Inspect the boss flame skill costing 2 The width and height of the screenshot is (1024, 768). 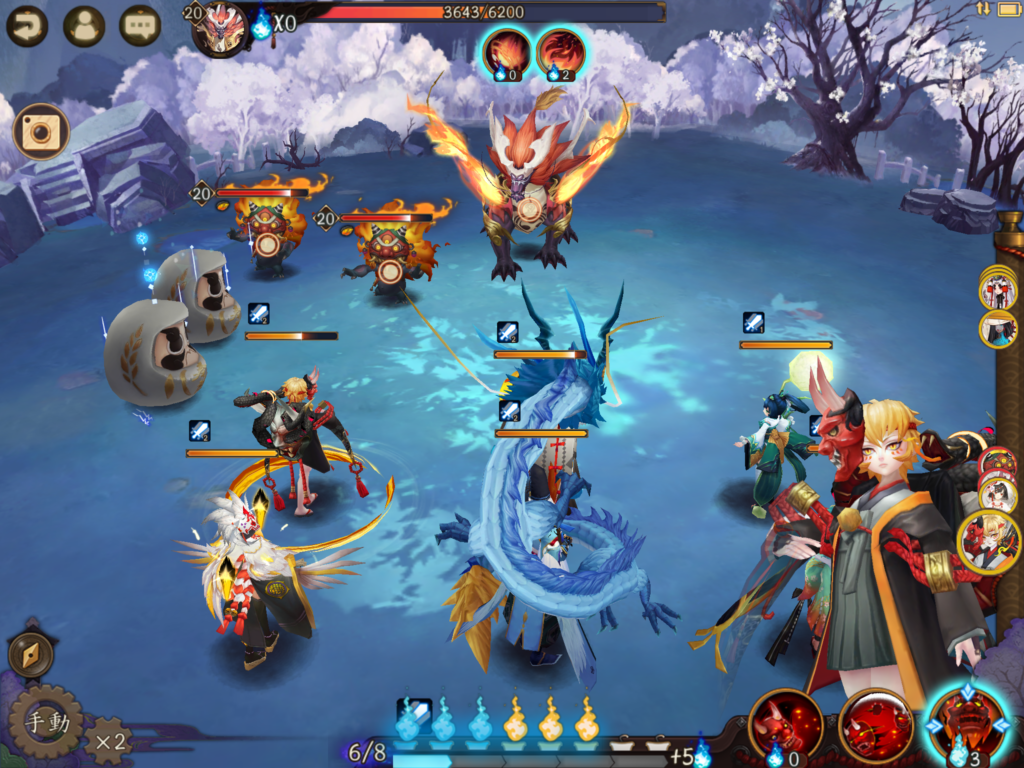click(x=561, y=52)
